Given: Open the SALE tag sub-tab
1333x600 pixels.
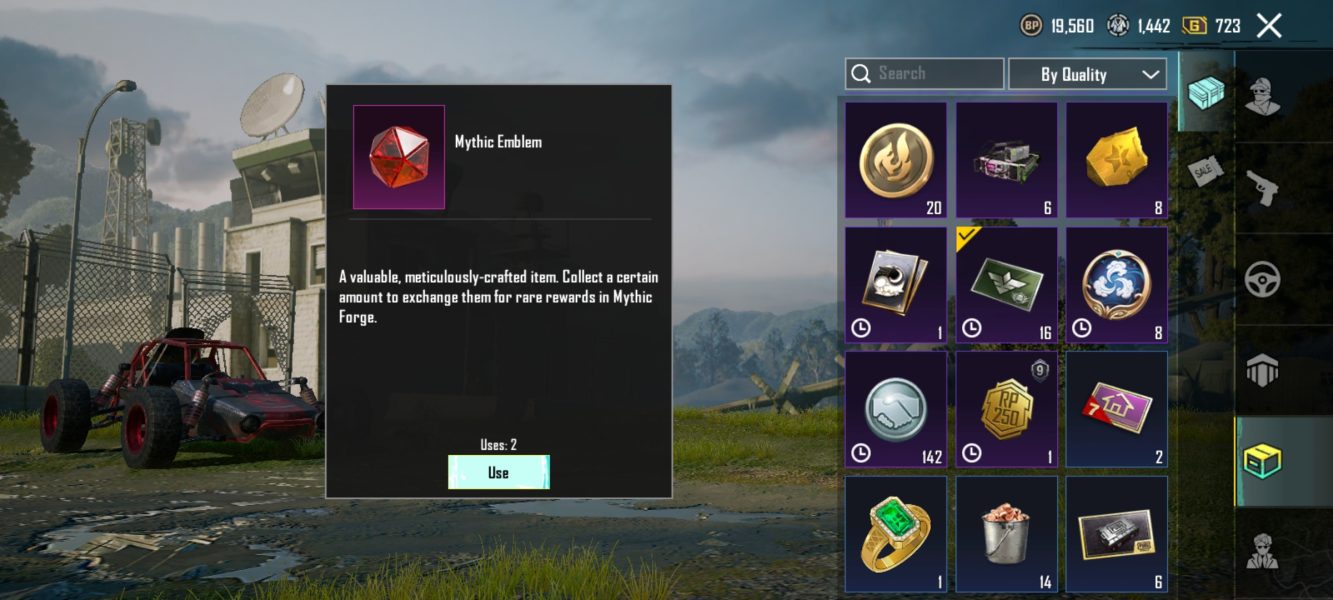Looking at the screenshot, I should [1206, 171].
